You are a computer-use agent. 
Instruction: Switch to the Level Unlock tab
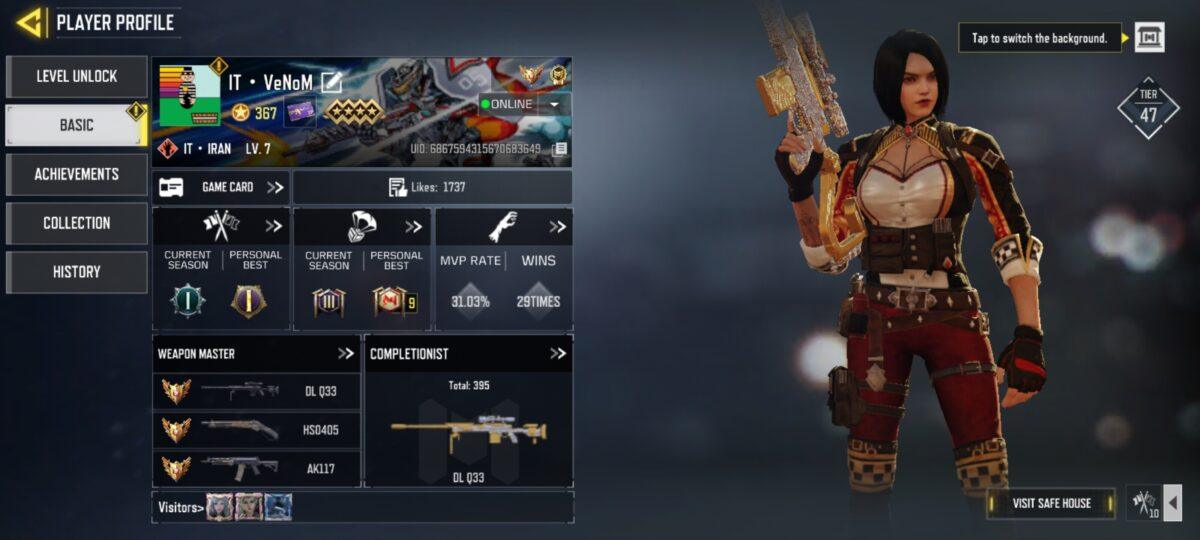click(77, 76)
